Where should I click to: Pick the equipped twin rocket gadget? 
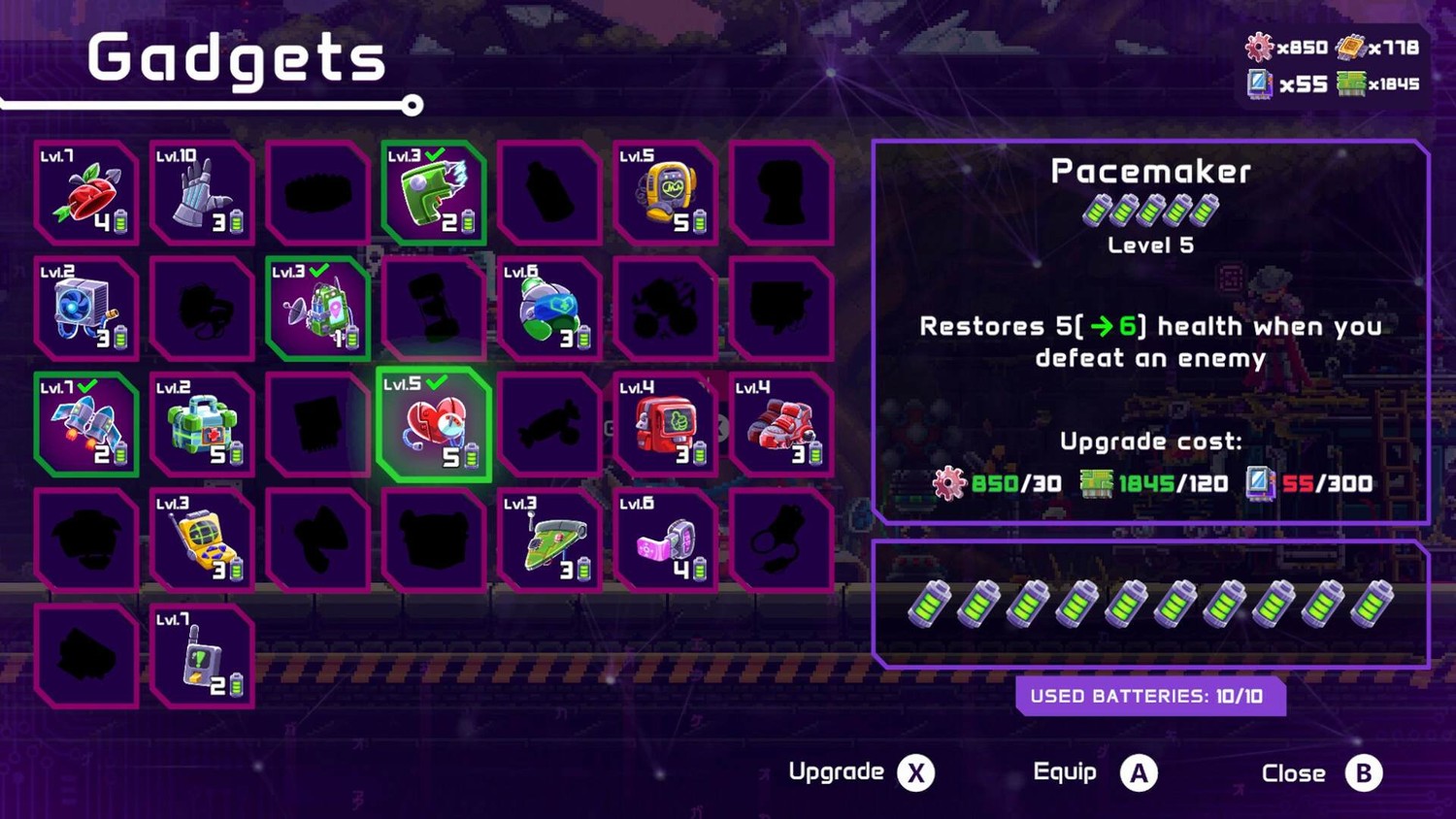[85, 425]
